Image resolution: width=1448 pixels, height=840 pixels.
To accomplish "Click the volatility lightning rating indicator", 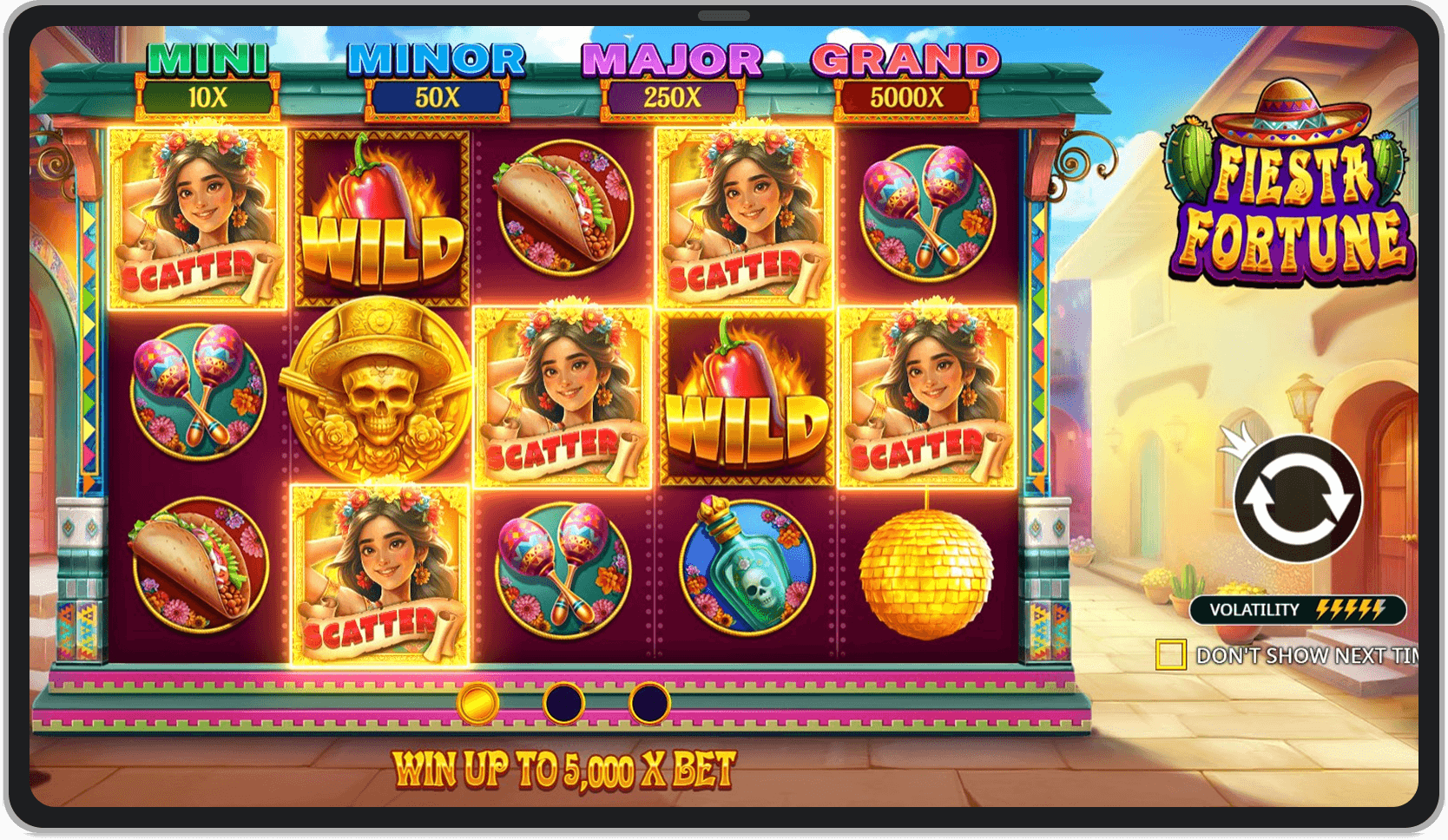I will 1299,610.
